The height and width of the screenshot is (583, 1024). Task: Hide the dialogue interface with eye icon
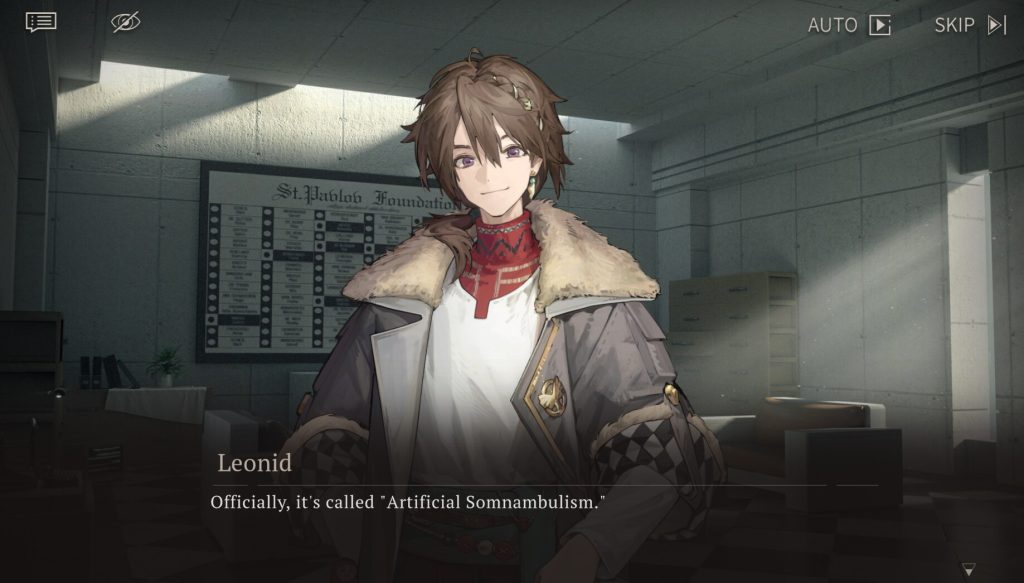(x=126, y=22)
